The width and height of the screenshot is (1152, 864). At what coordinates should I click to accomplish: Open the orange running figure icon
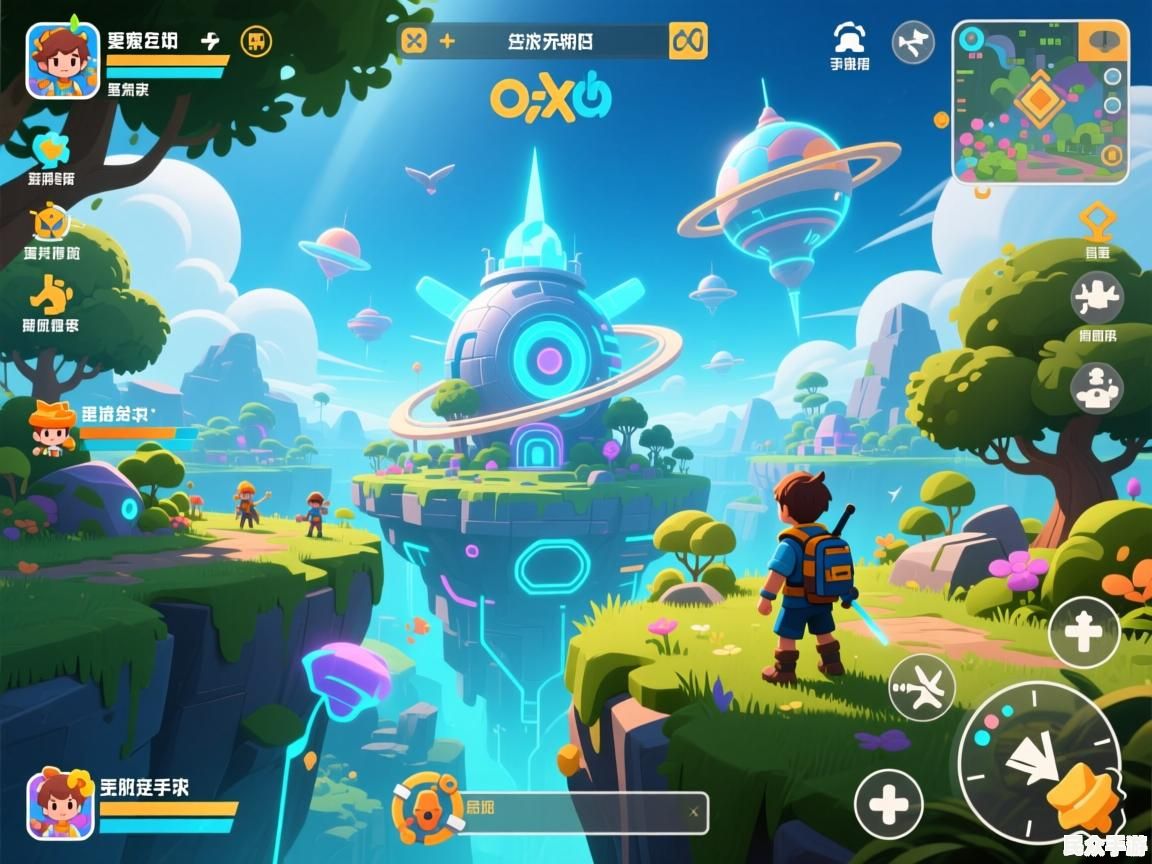[x=50, y=295]
